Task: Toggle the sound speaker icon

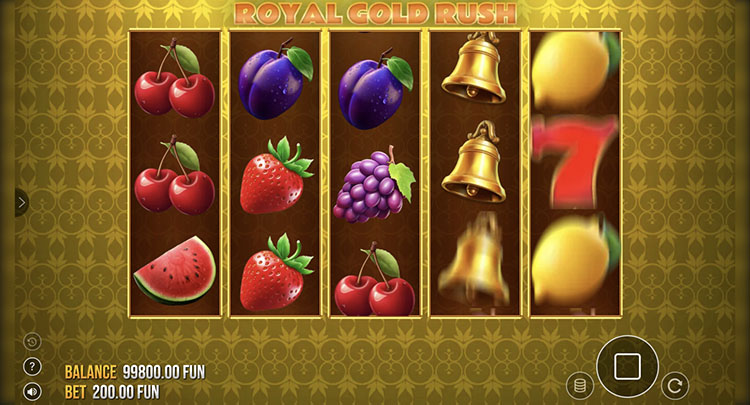Action: point(32,391)
